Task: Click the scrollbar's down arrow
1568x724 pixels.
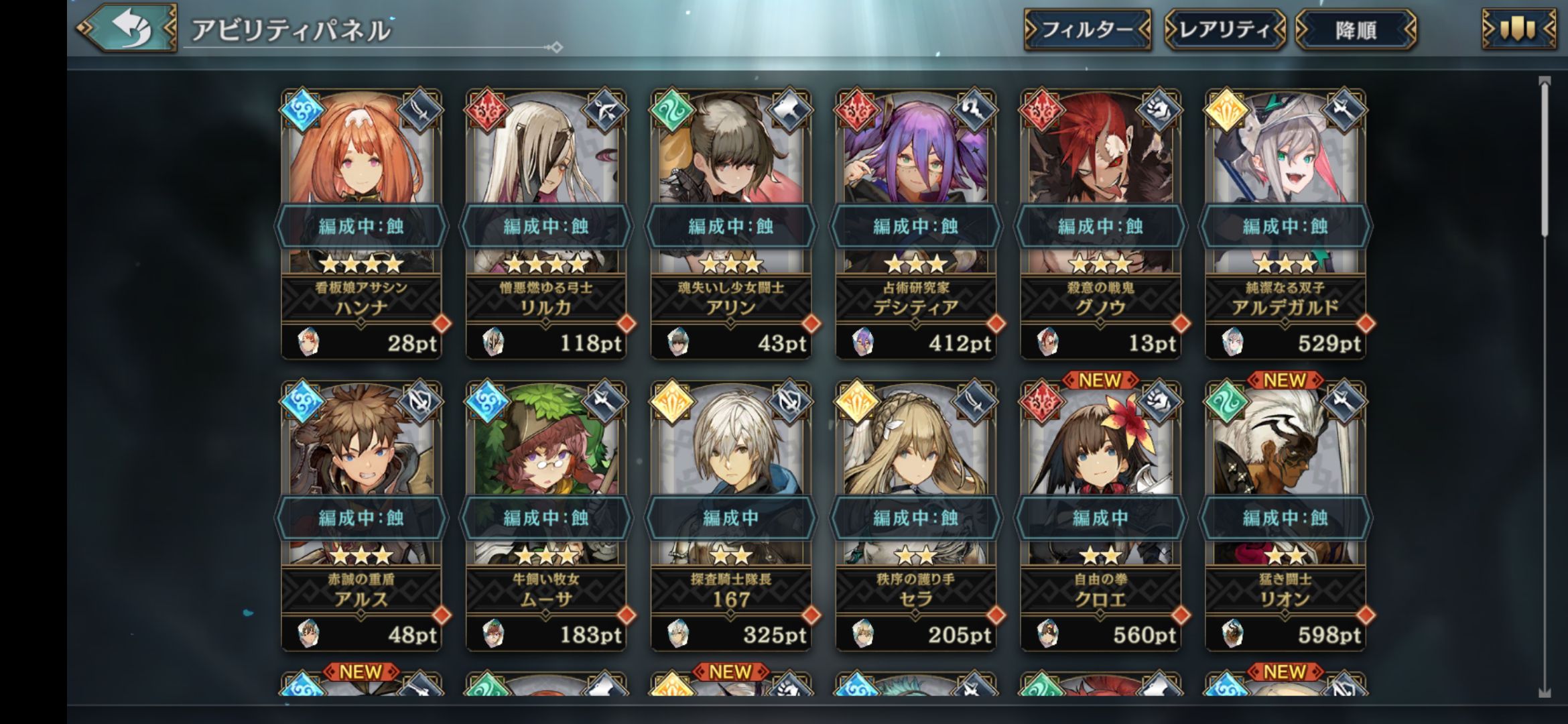Action: 1545,692
